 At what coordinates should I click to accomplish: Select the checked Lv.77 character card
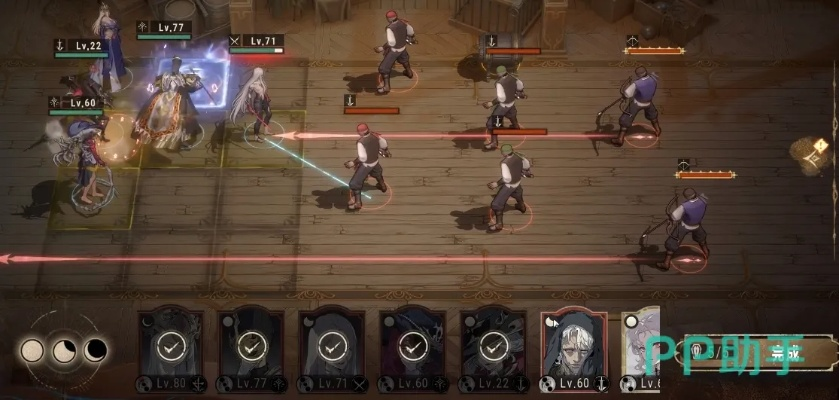[251, 348]
